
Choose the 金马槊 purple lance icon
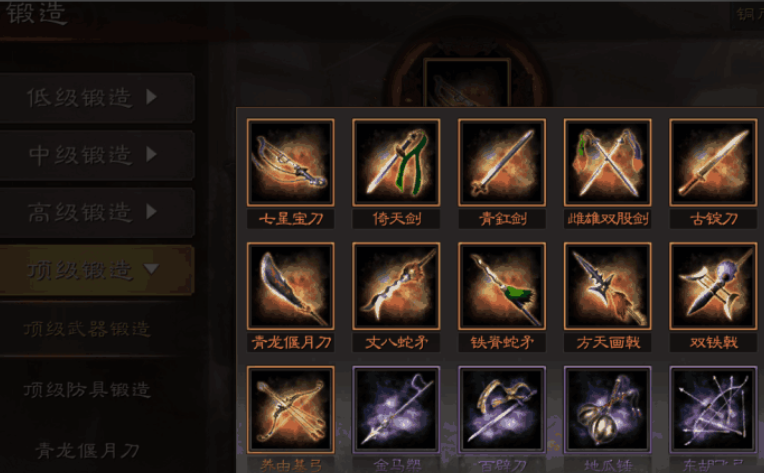tap(396, 410)
